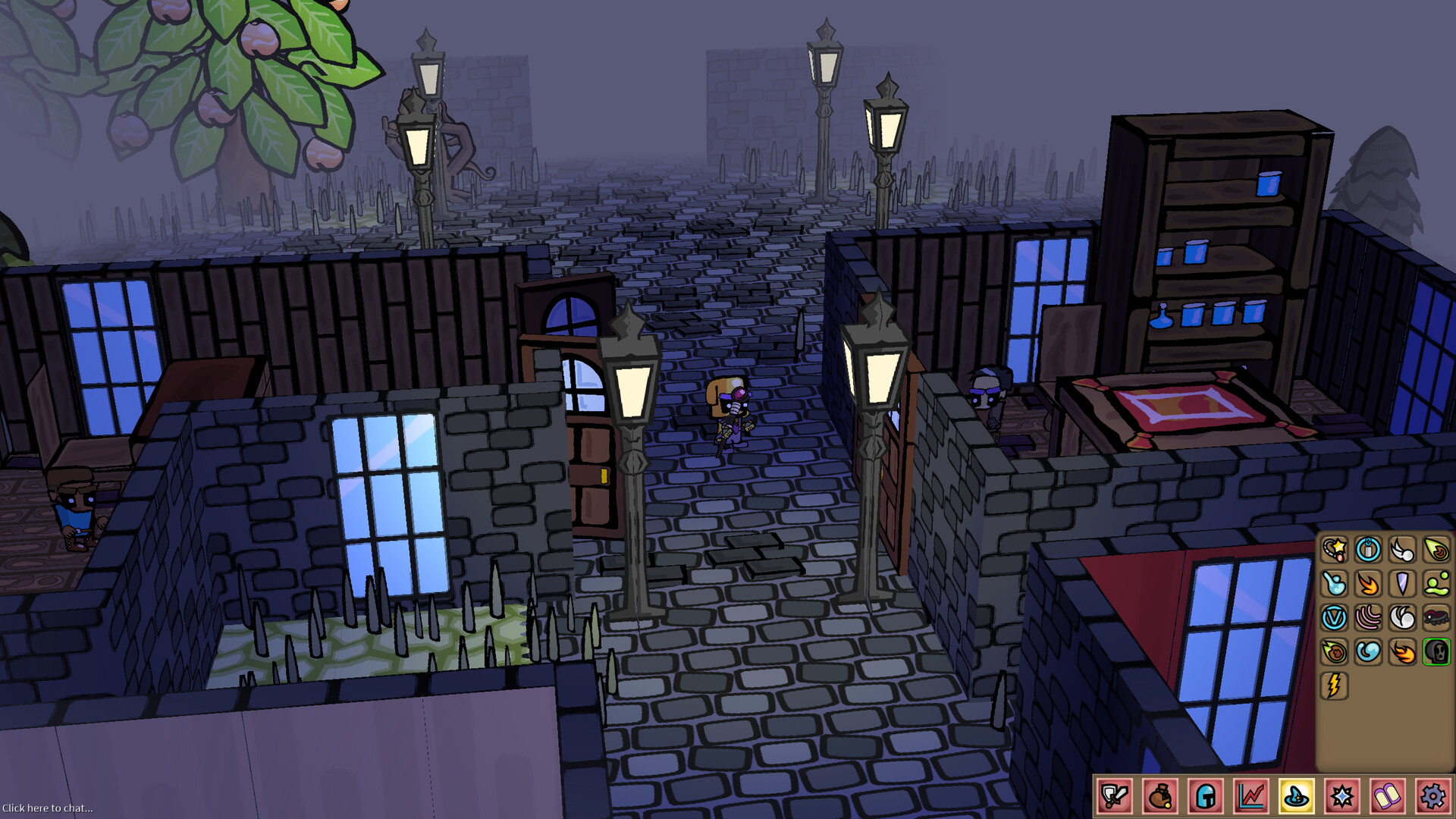Select the green comet spell icon
This screenshot has height=819, width=1456.
click(1434, 550)
